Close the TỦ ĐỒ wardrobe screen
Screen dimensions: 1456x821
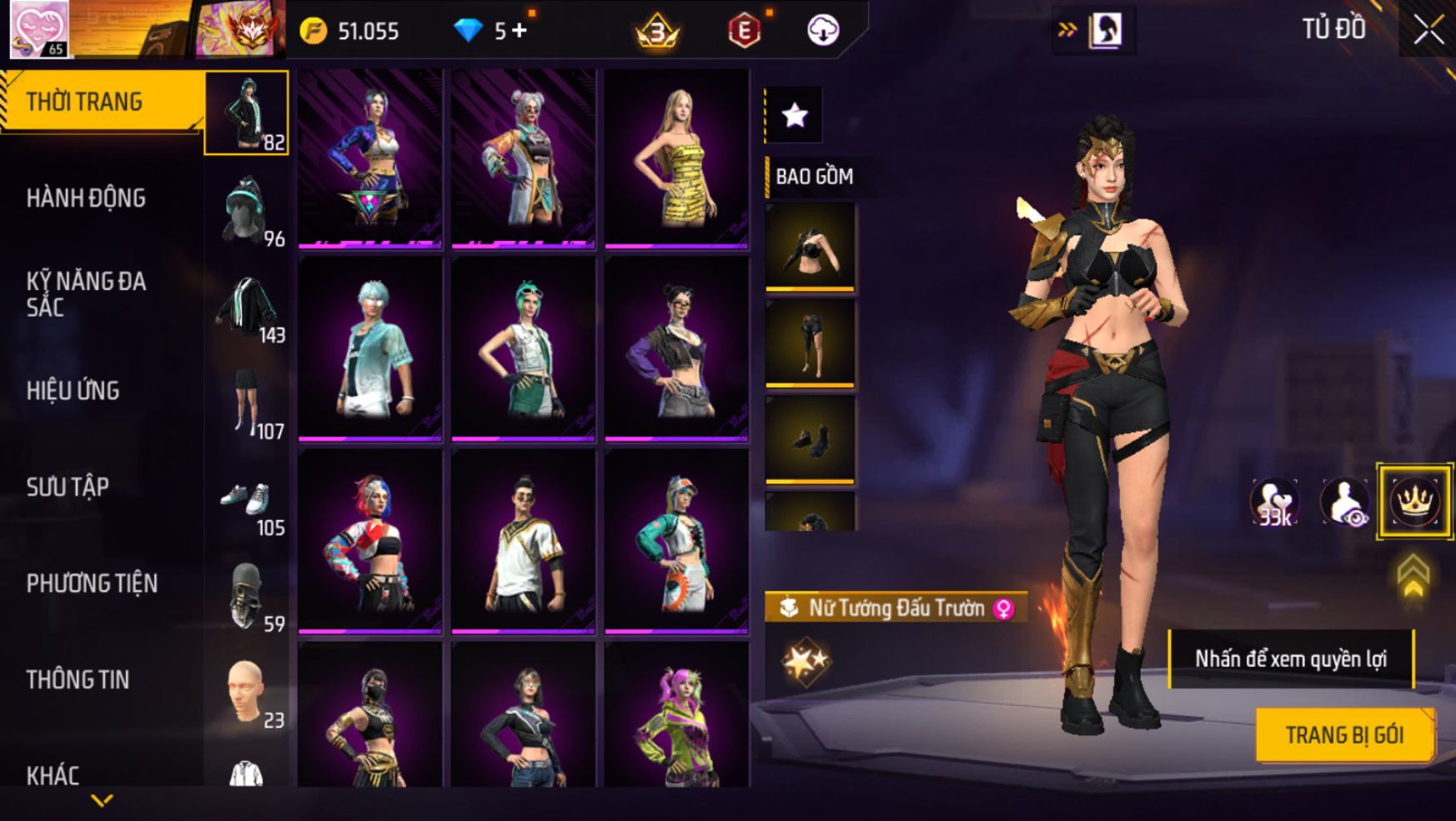1428,30
